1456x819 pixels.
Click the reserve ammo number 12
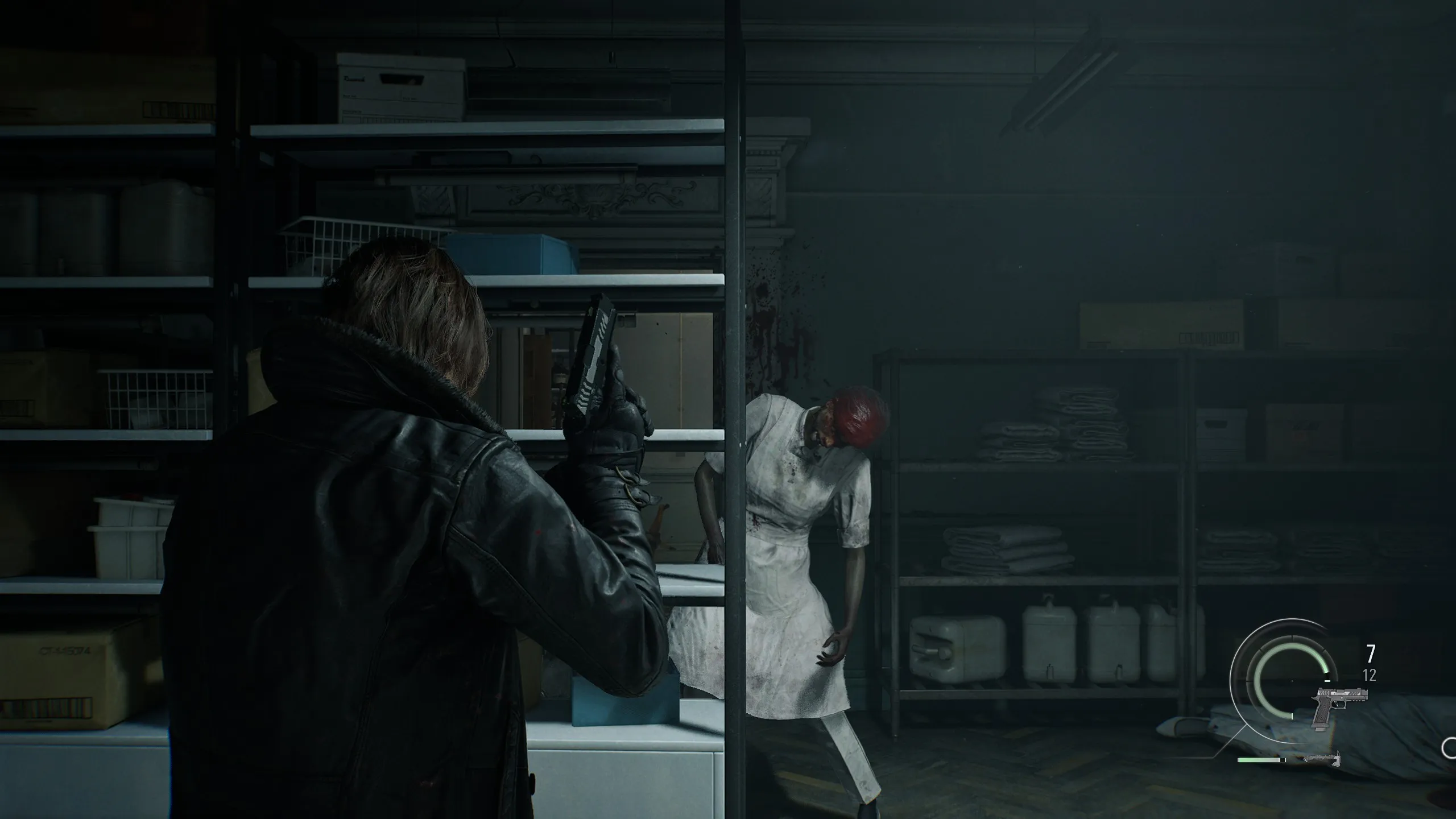[x=1369, y=675]
